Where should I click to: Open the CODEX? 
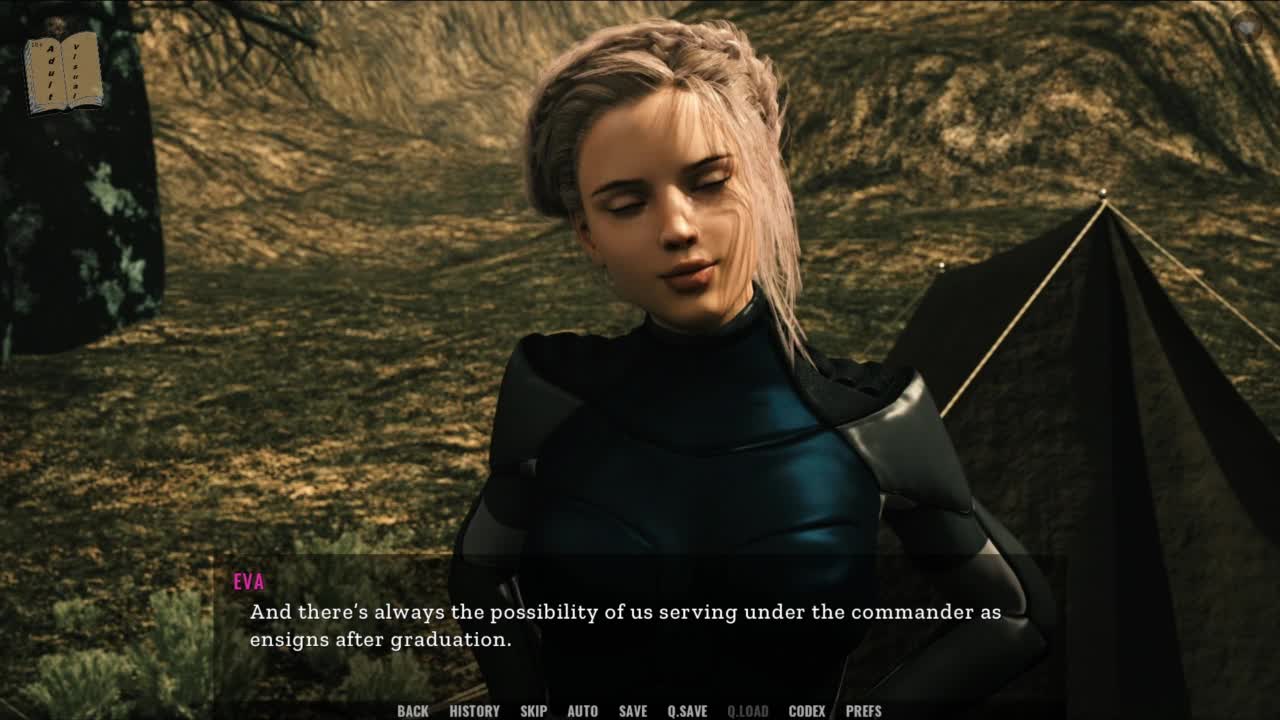(x=806, y=711)
